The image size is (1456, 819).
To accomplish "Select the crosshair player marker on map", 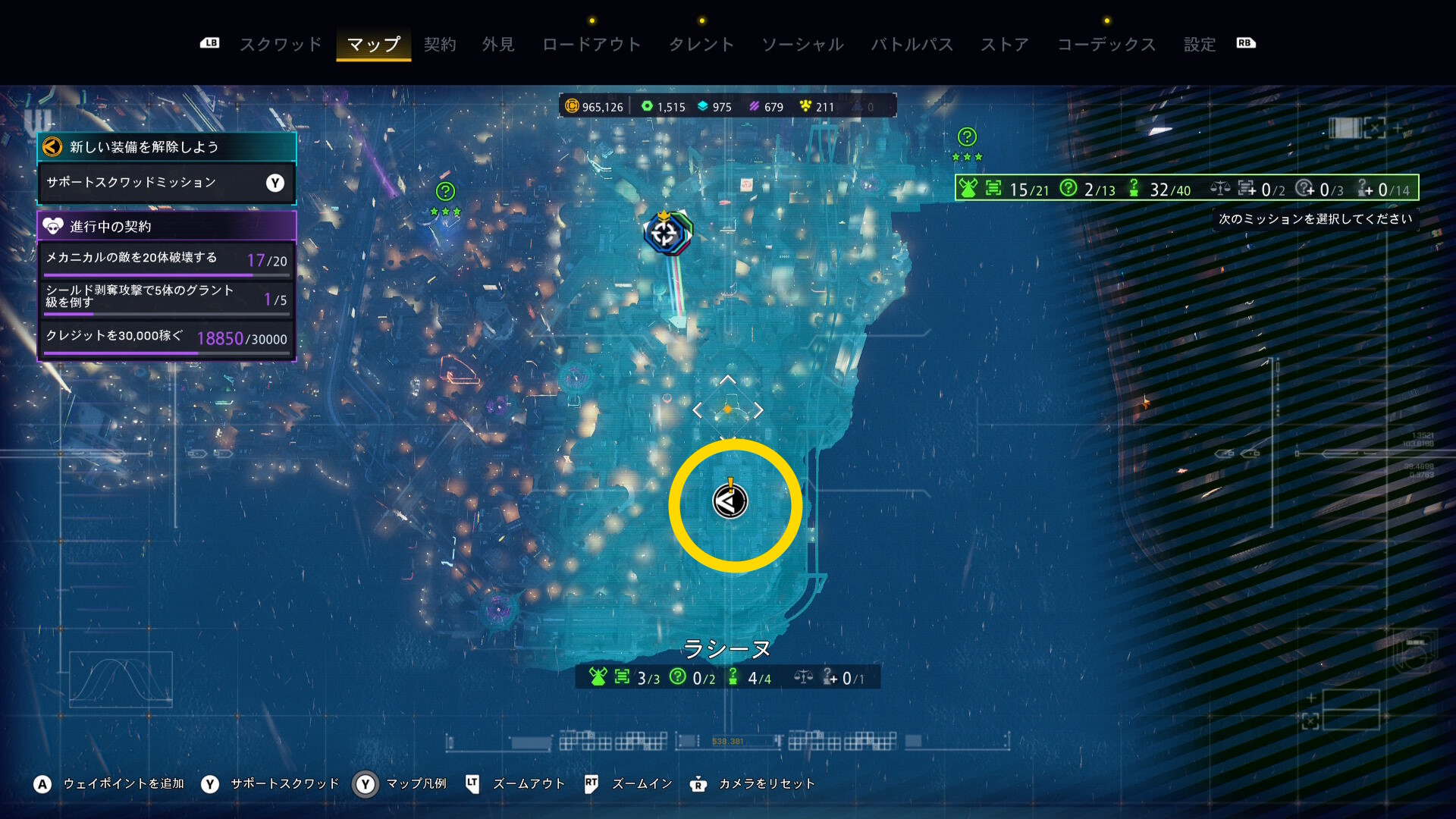I will coord(665,234).
